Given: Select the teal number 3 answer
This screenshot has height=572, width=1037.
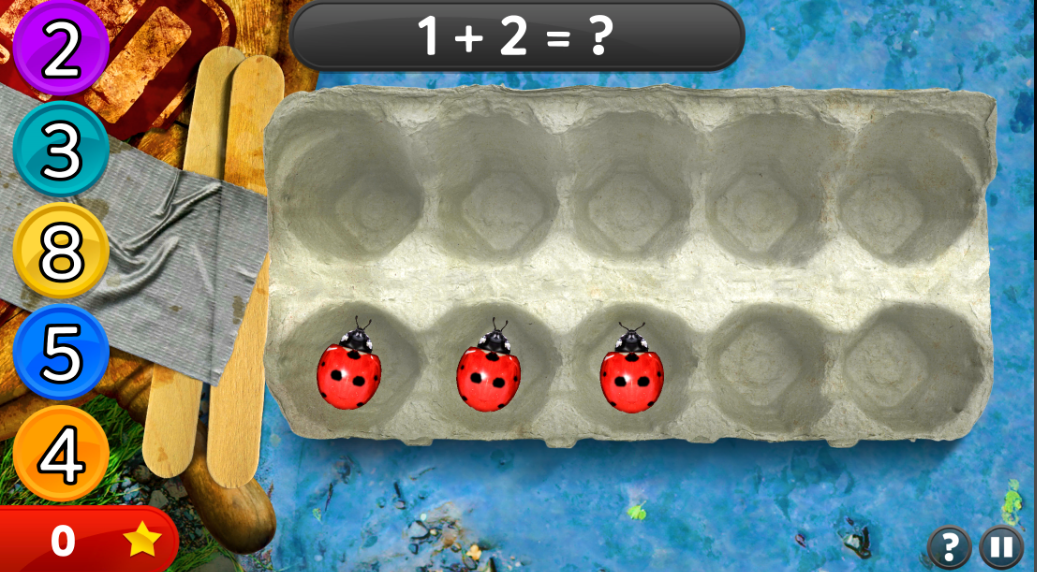Looking at the screenshot, I should [60, 150].
